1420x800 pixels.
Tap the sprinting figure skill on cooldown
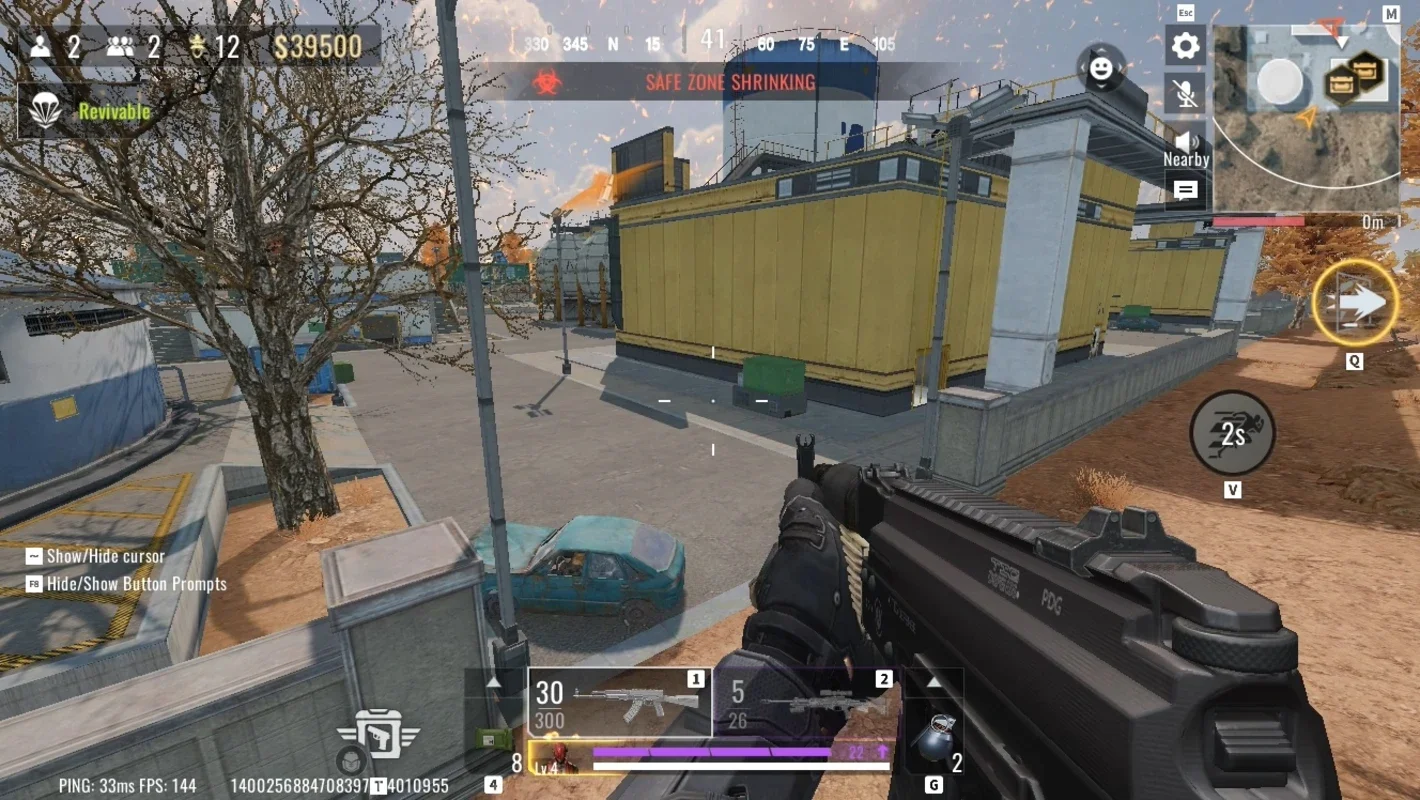[1232, 433]
